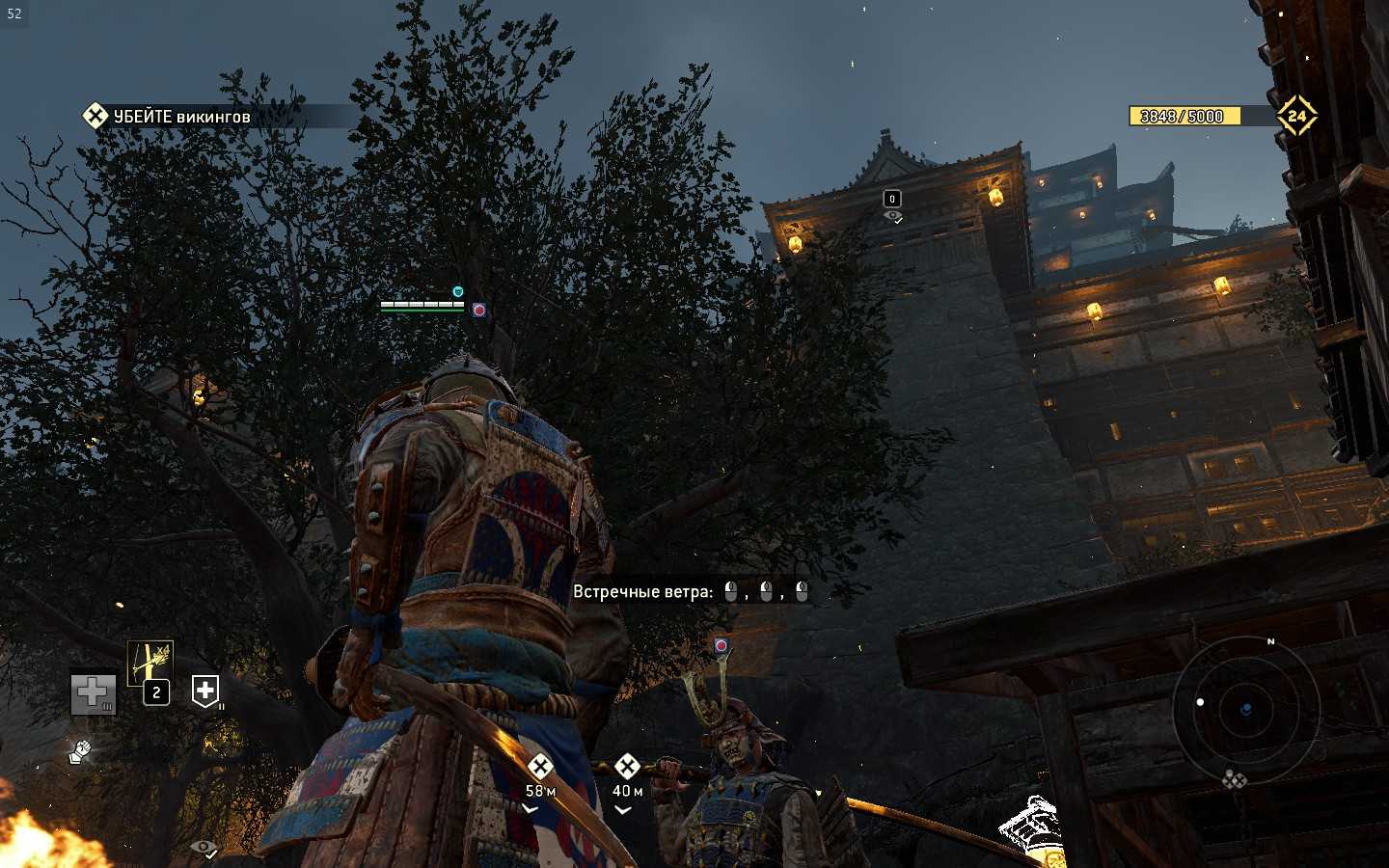Viewport: 1389px width, 868px height.
Task: Click the glowing fist revenge icon
Action: click(81, 751)
